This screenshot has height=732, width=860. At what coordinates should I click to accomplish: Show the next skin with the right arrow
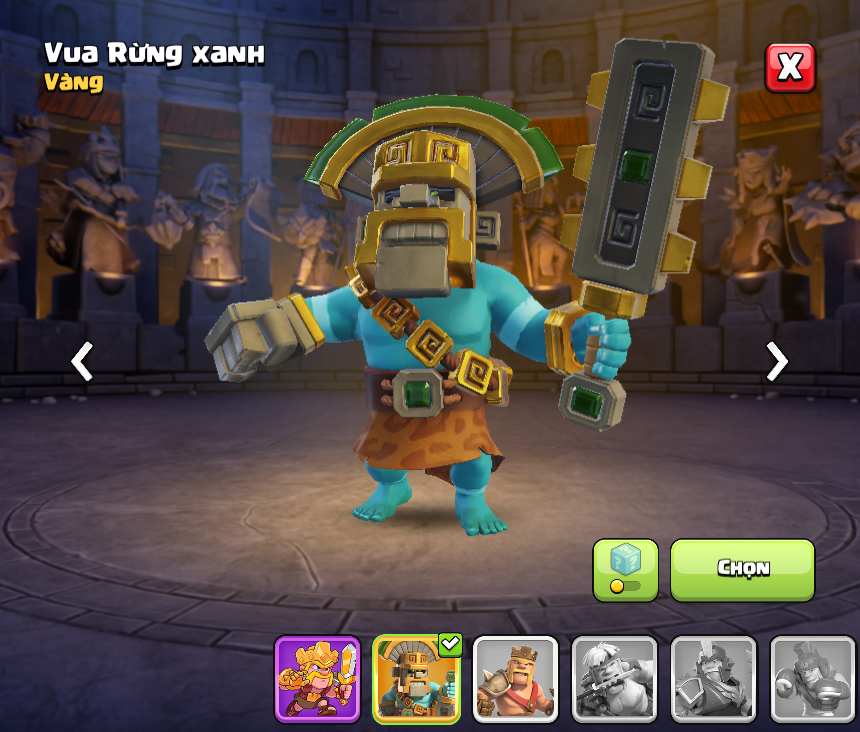pyautogui.click(x=776, y=361)
